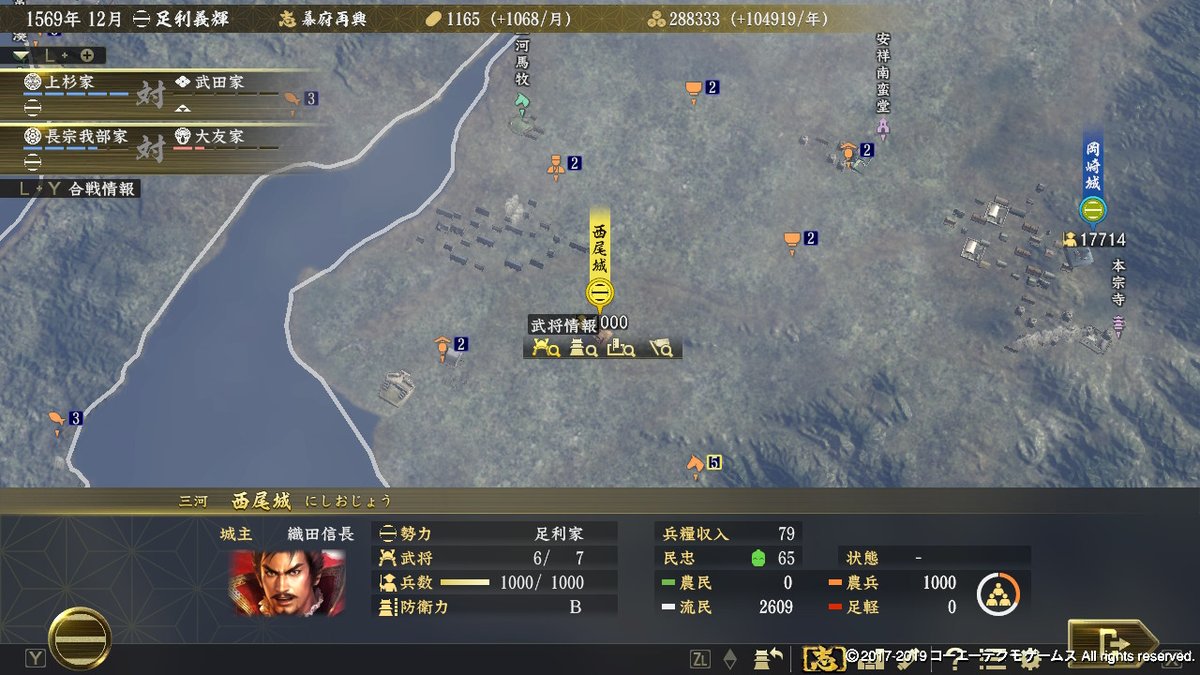Open the building-and-magnifier info icon
This screenshot has width=1200, height=675.
click(x=620, y=348)
